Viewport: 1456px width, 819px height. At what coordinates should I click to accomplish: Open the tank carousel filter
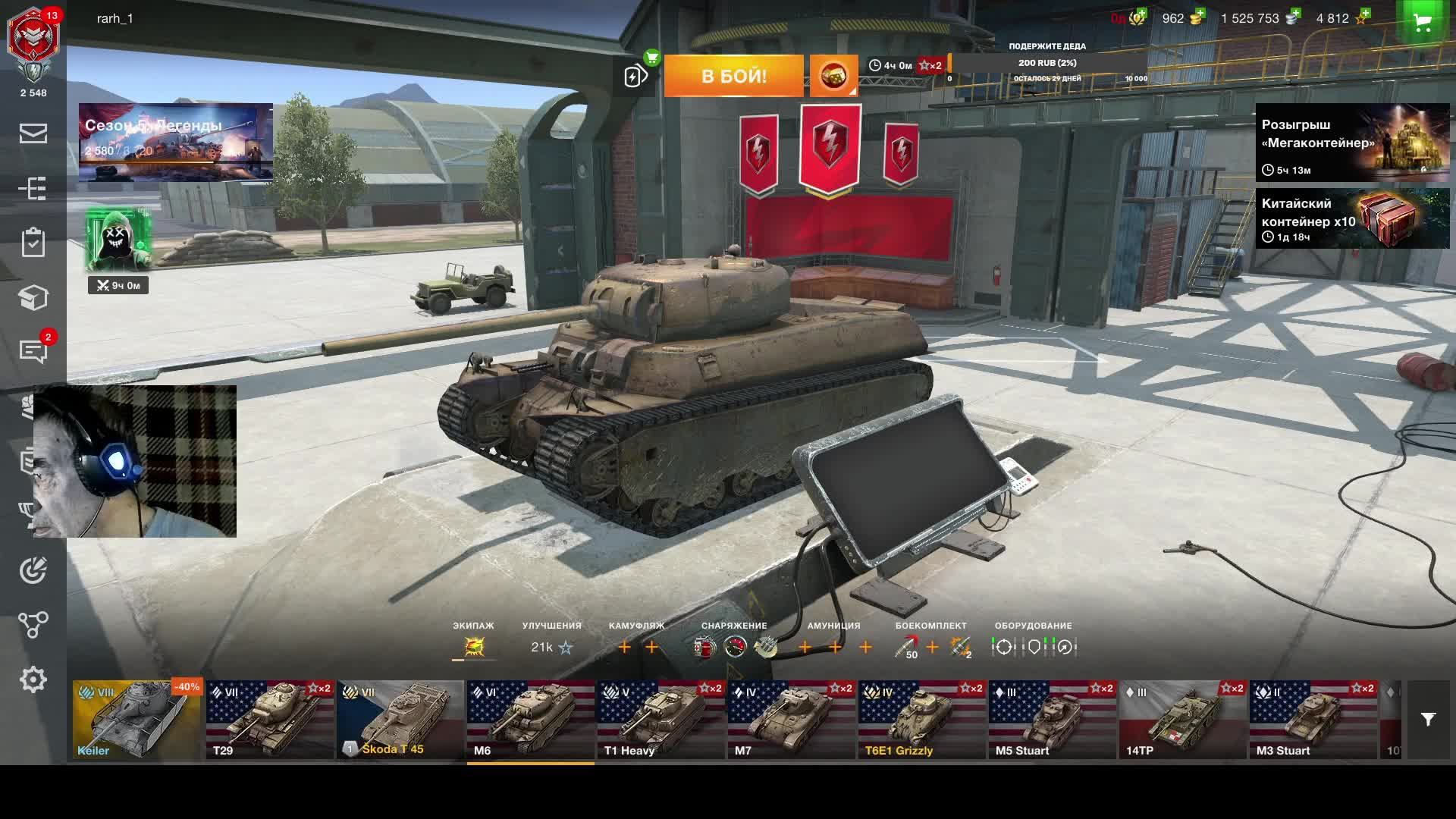tap(1428, 720)
